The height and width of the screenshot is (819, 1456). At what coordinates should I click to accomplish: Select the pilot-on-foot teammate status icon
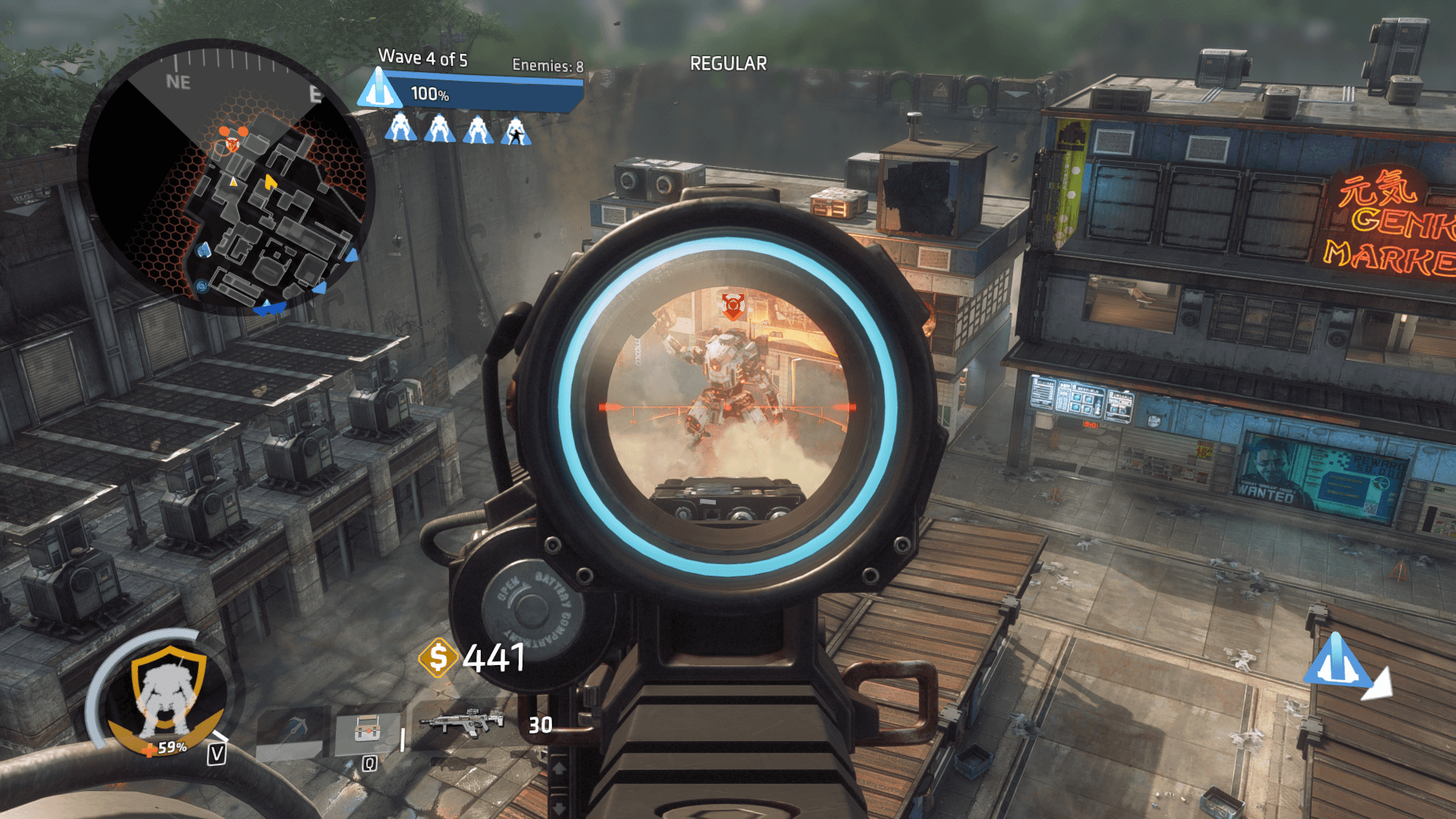(516, 130)
